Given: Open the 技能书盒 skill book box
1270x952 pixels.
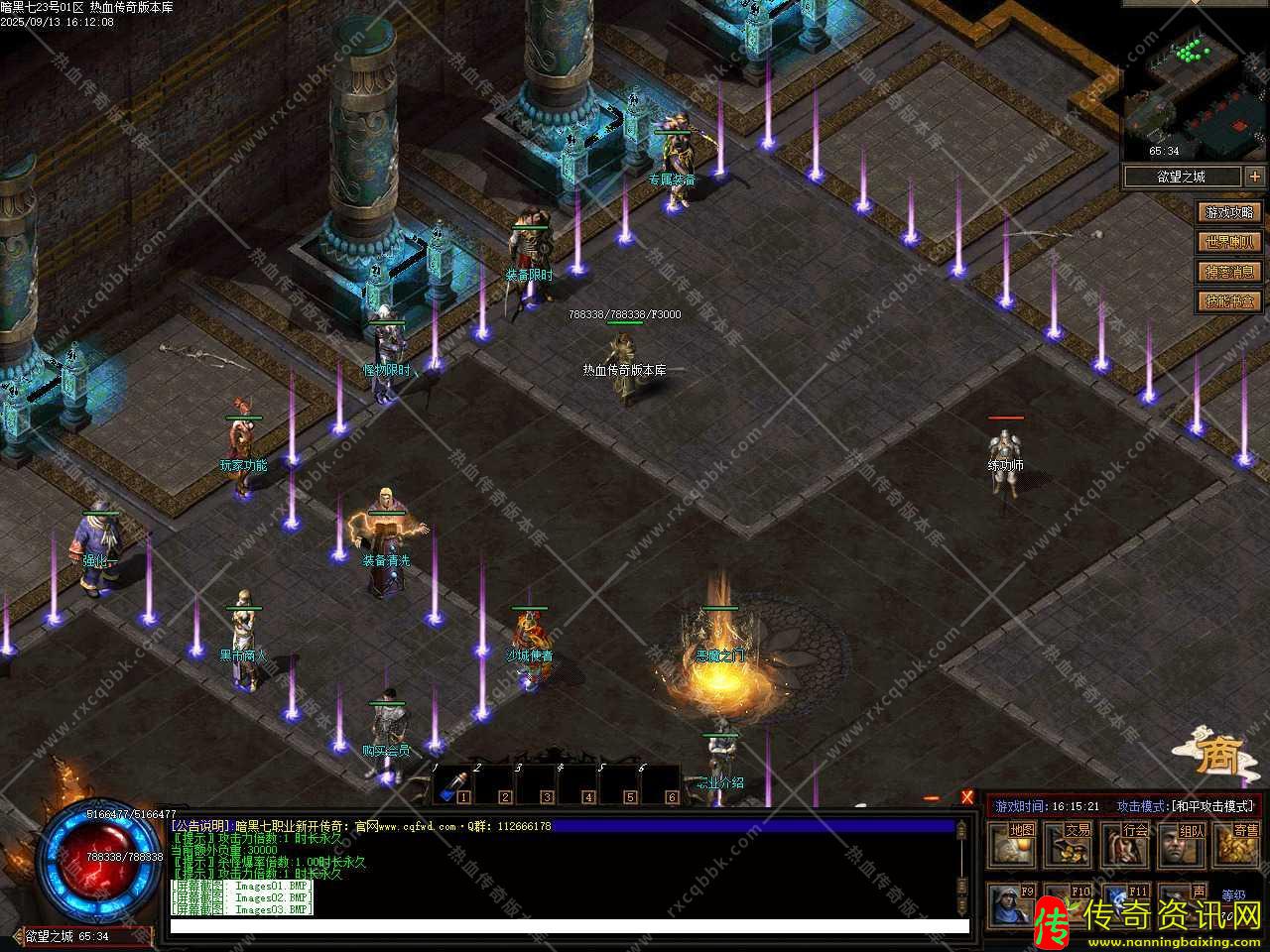Looking at the screenshot, I should 1229,300.
